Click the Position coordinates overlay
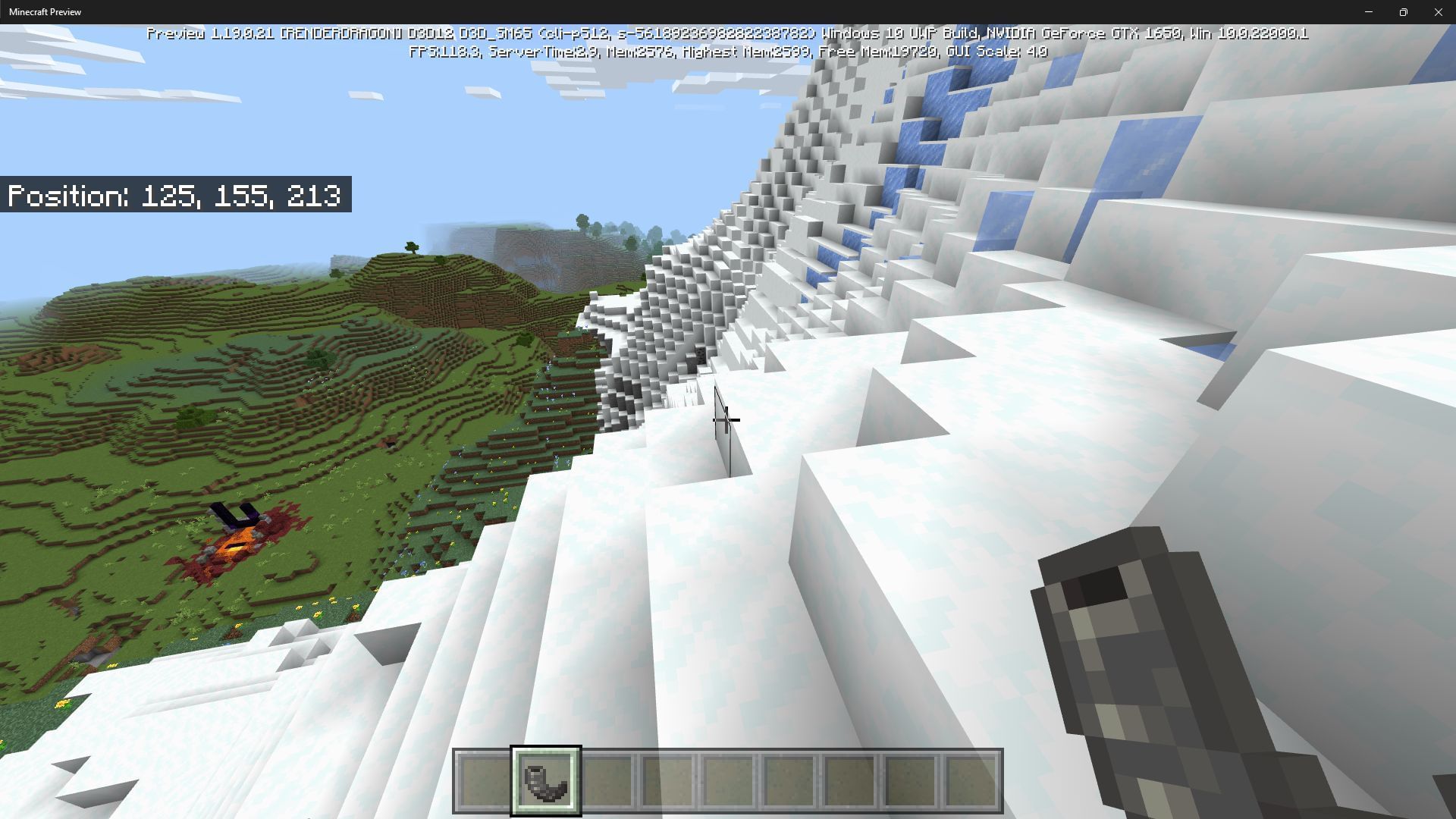This screenshot has width=1456, height=819. (176, 195)
